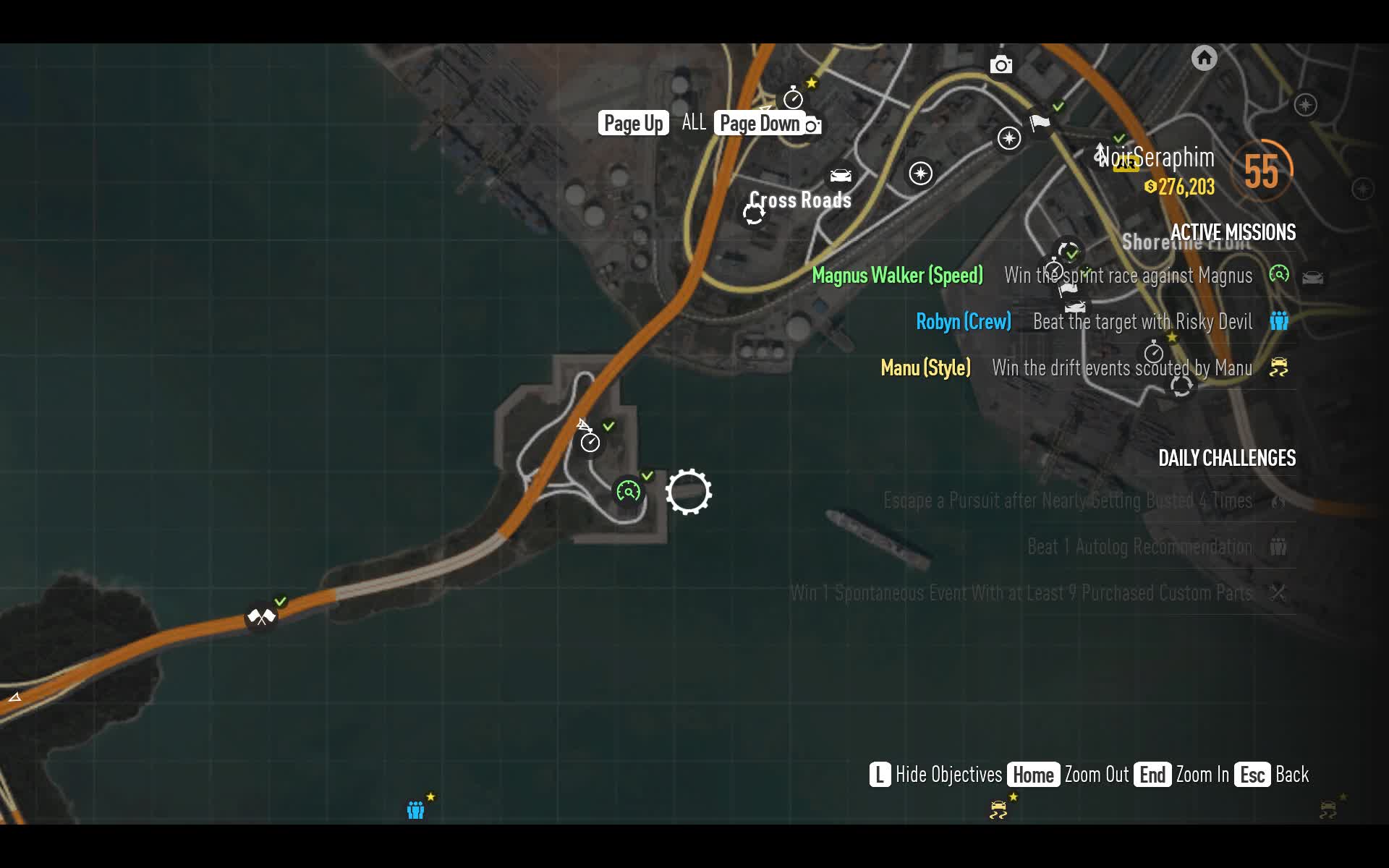Pick the Win 1 Spontaneous Event challenge
The image size is (1389, 868).
point(1021,593)
